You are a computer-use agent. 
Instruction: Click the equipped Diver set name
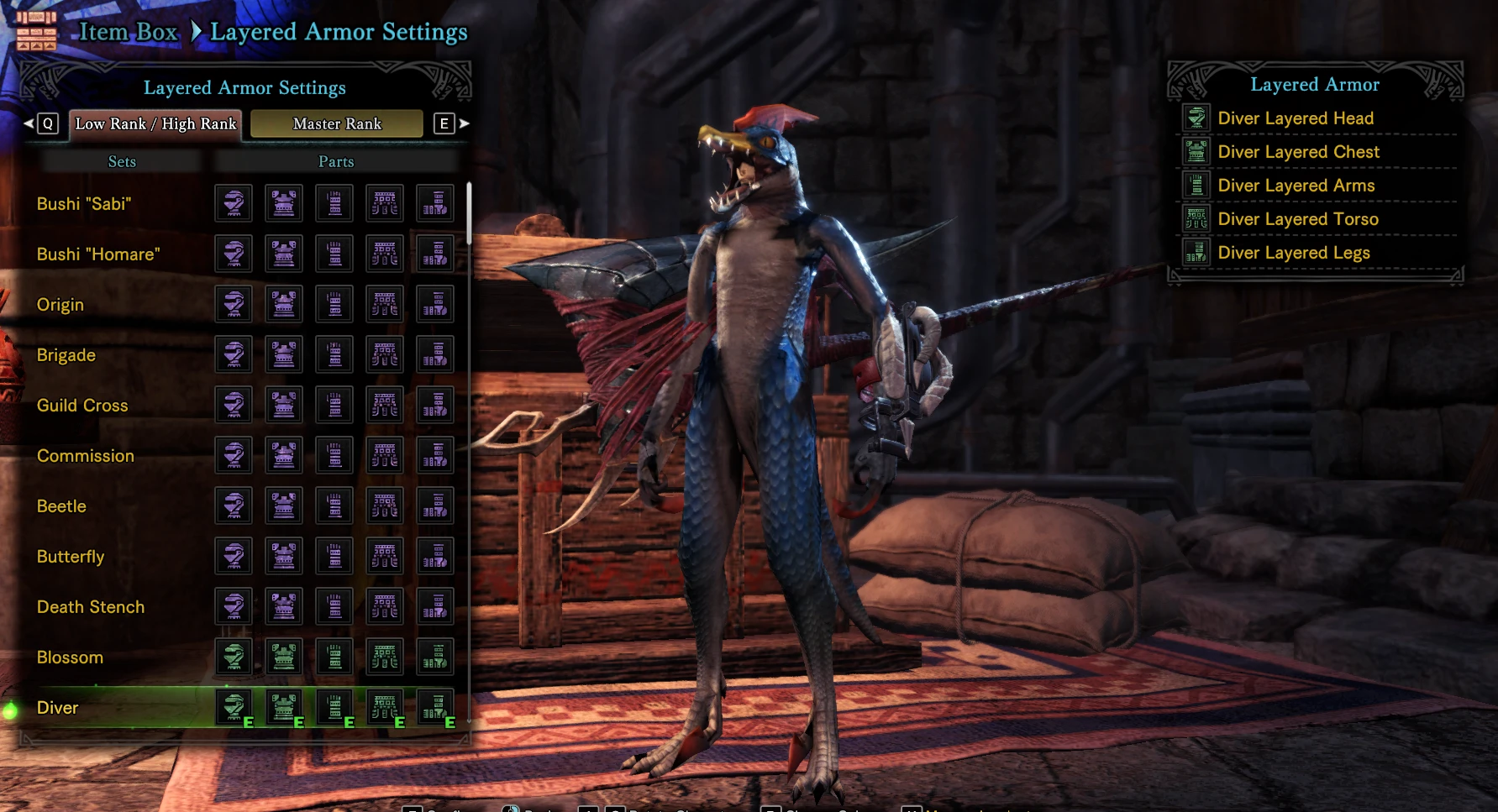[57, 708]
